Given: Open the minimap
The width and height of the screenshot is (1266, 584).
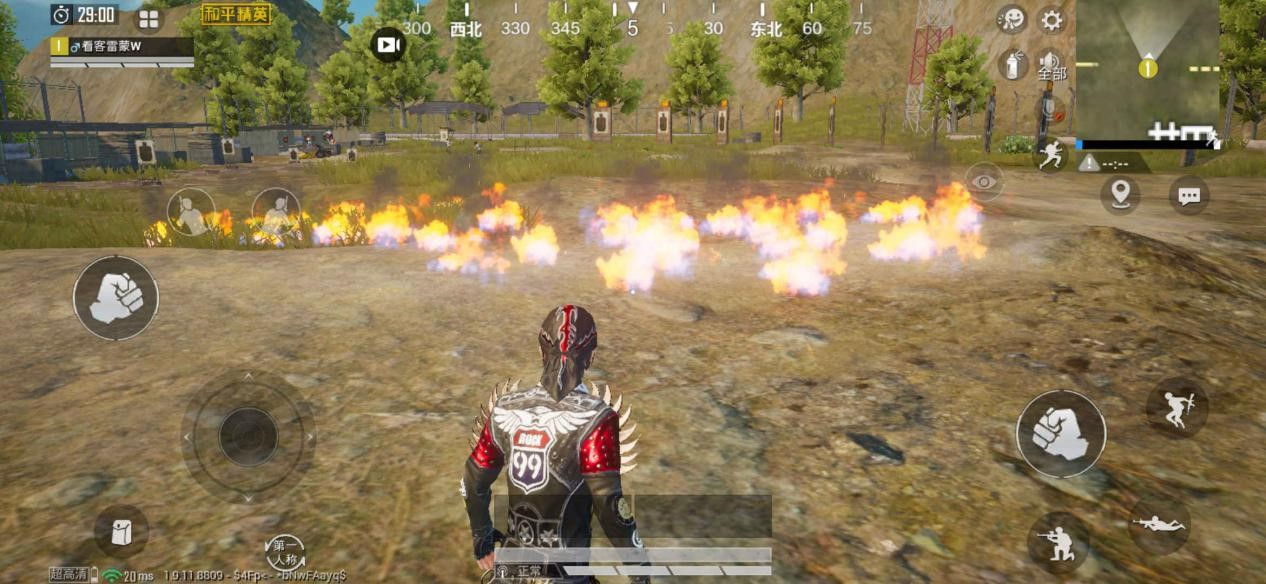Looking at the screenshot, I should [x=1147, y=69].
